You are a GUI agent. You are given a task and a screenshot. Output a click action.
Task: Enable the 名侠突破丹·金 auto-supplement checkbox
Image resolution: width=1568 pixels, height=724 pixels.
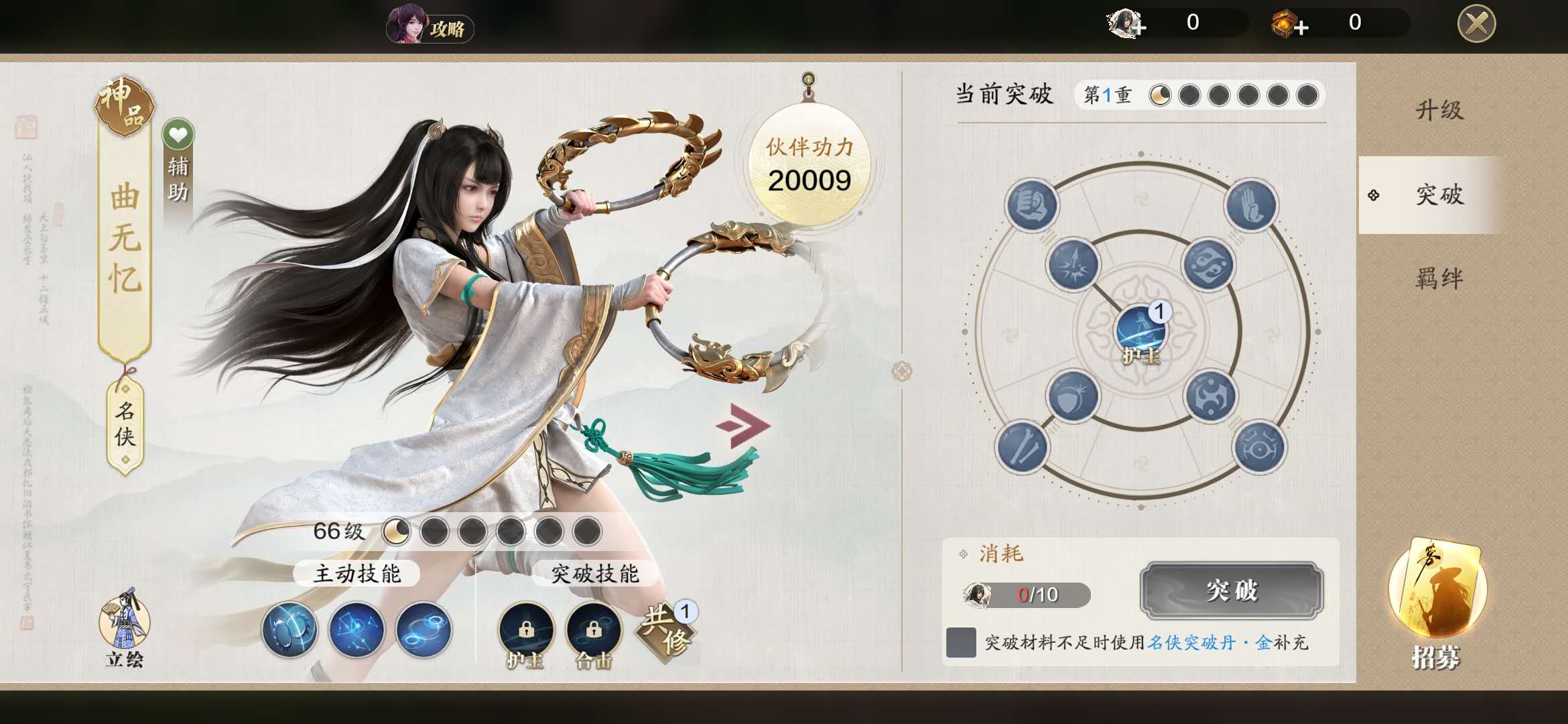click(x=963, y=642)
